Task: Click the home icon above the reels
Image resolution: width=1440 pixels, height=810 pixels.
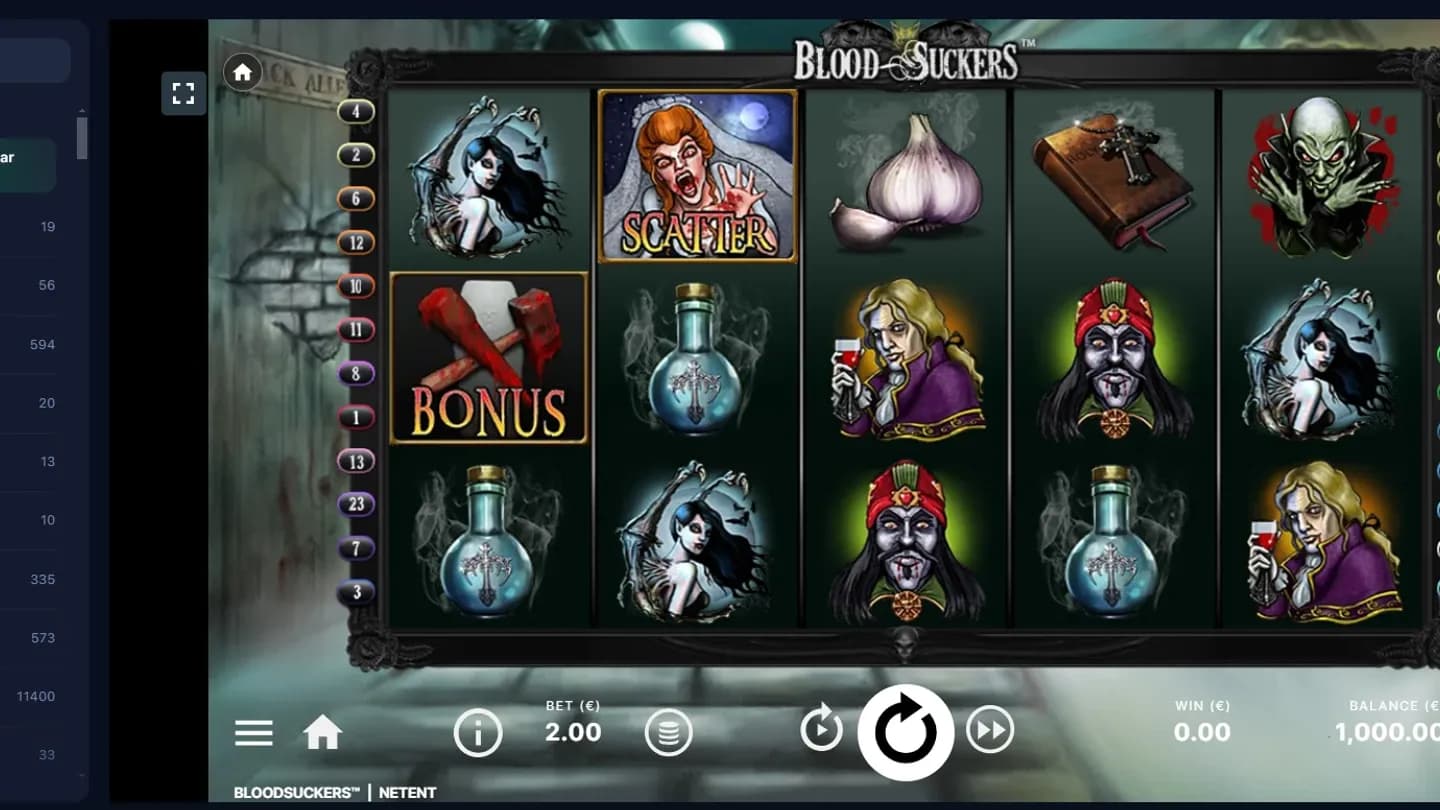Action: [x=241, y=71]
